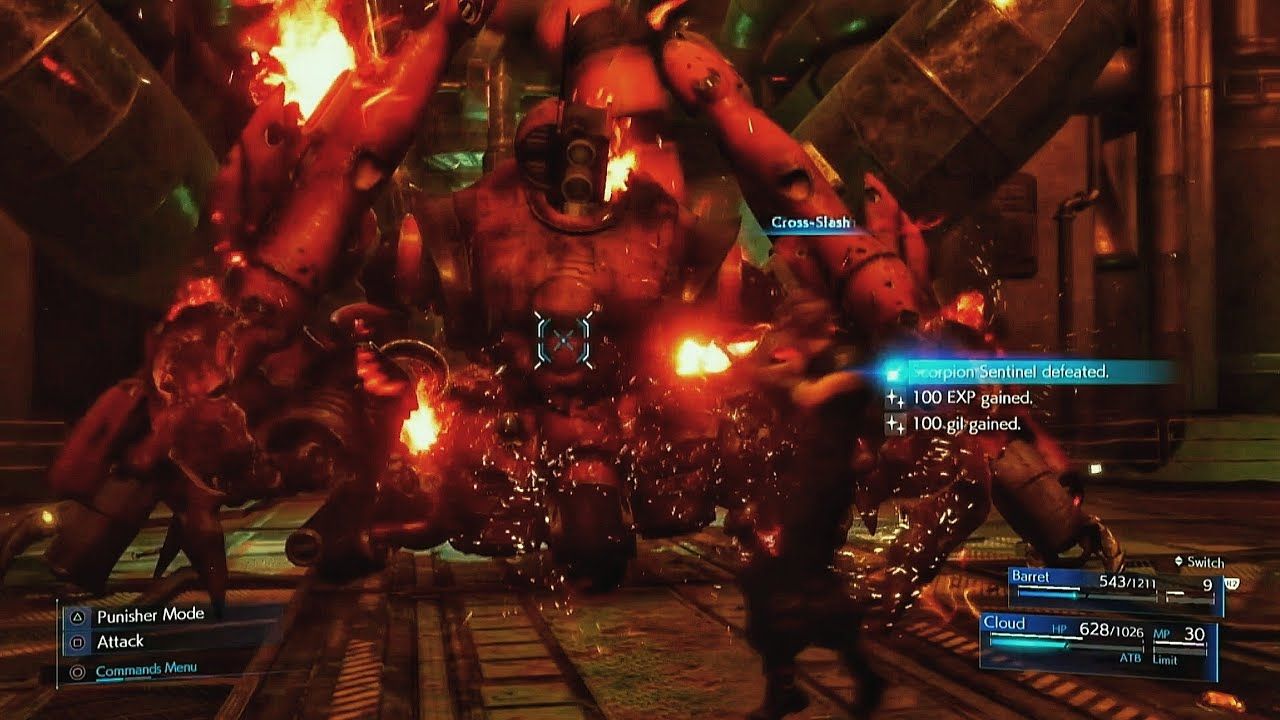Open the Commands Menu

point(145,670)
